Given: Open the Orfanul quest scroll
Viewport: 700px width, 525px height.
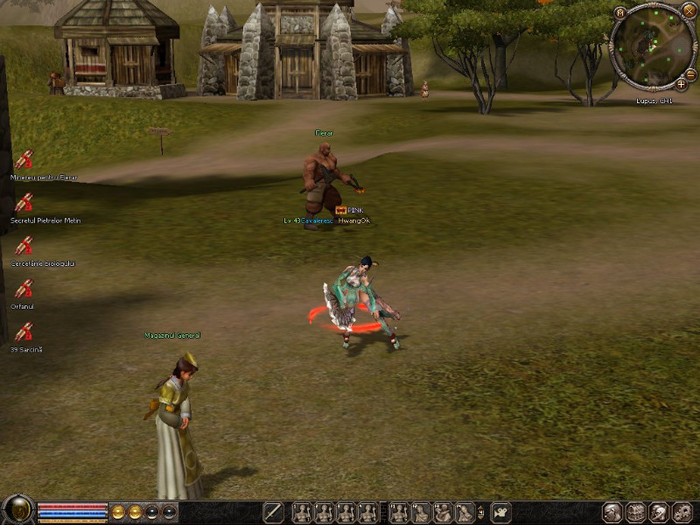Looking at the screenshot, I should [23, 290].
